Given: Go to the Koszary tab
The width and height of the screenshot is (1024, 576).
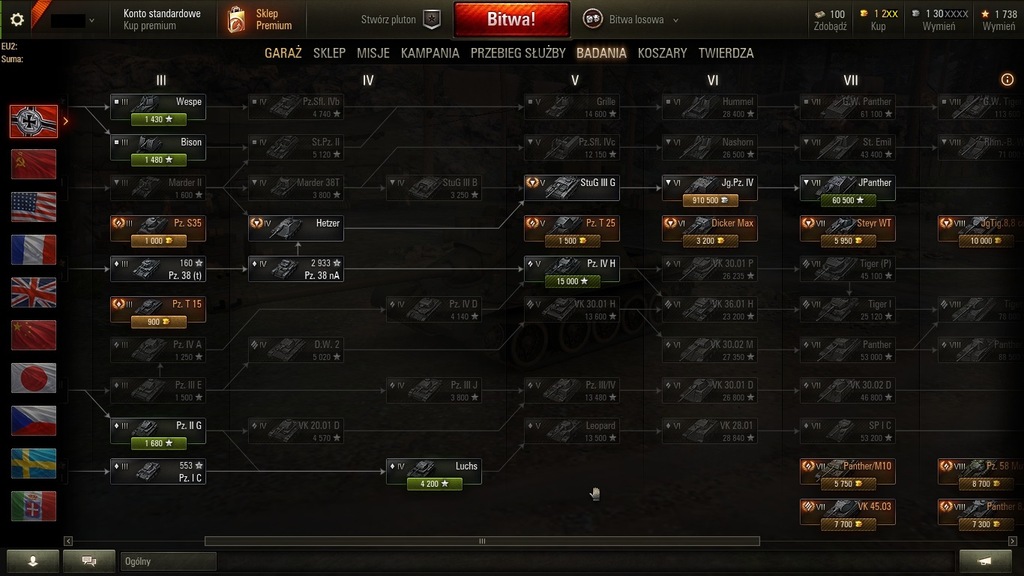Looking at the screenshot, I should click(662, 53).
